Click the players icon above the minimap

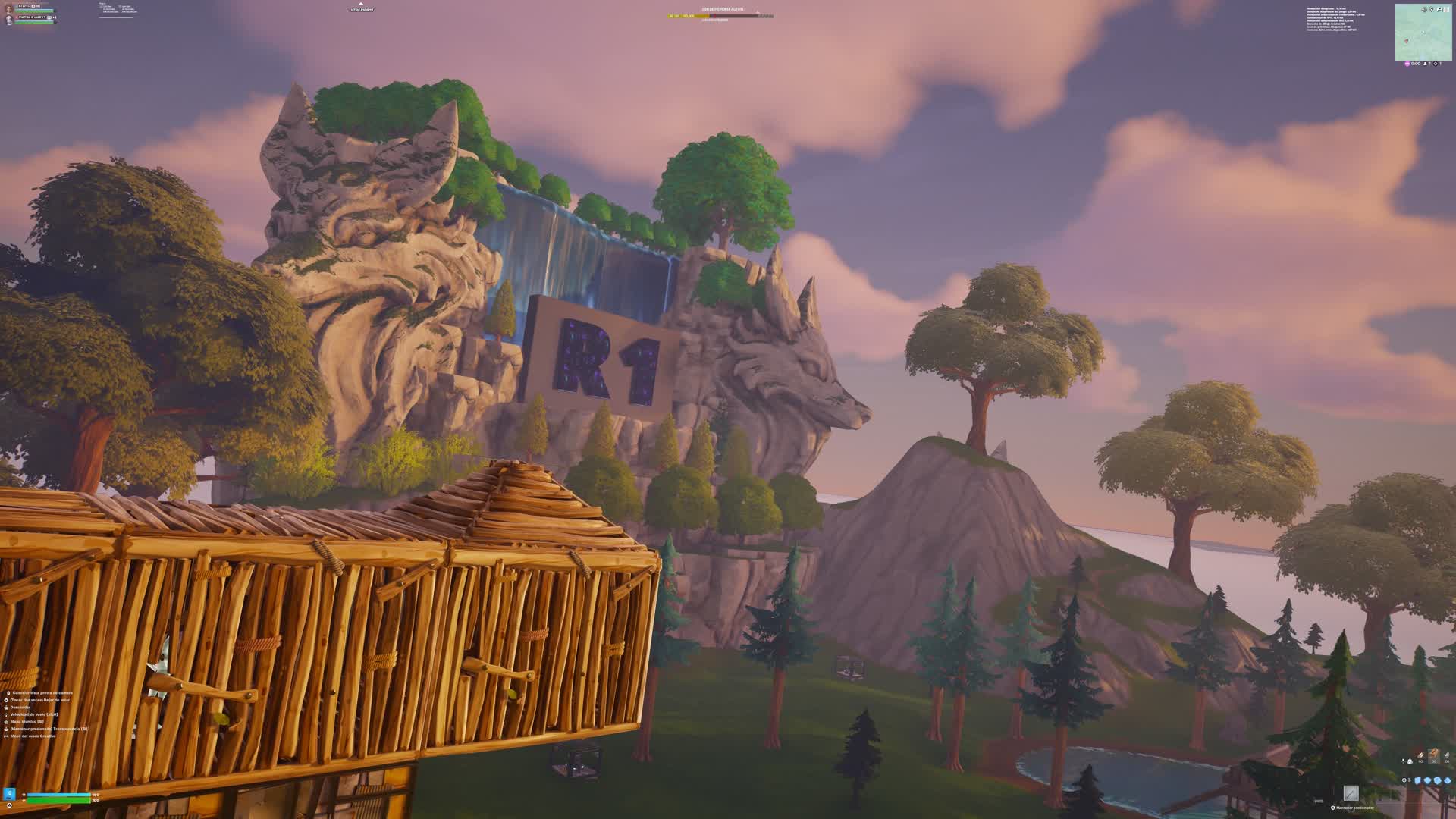pyautogui.click(x=1440, y=9)
